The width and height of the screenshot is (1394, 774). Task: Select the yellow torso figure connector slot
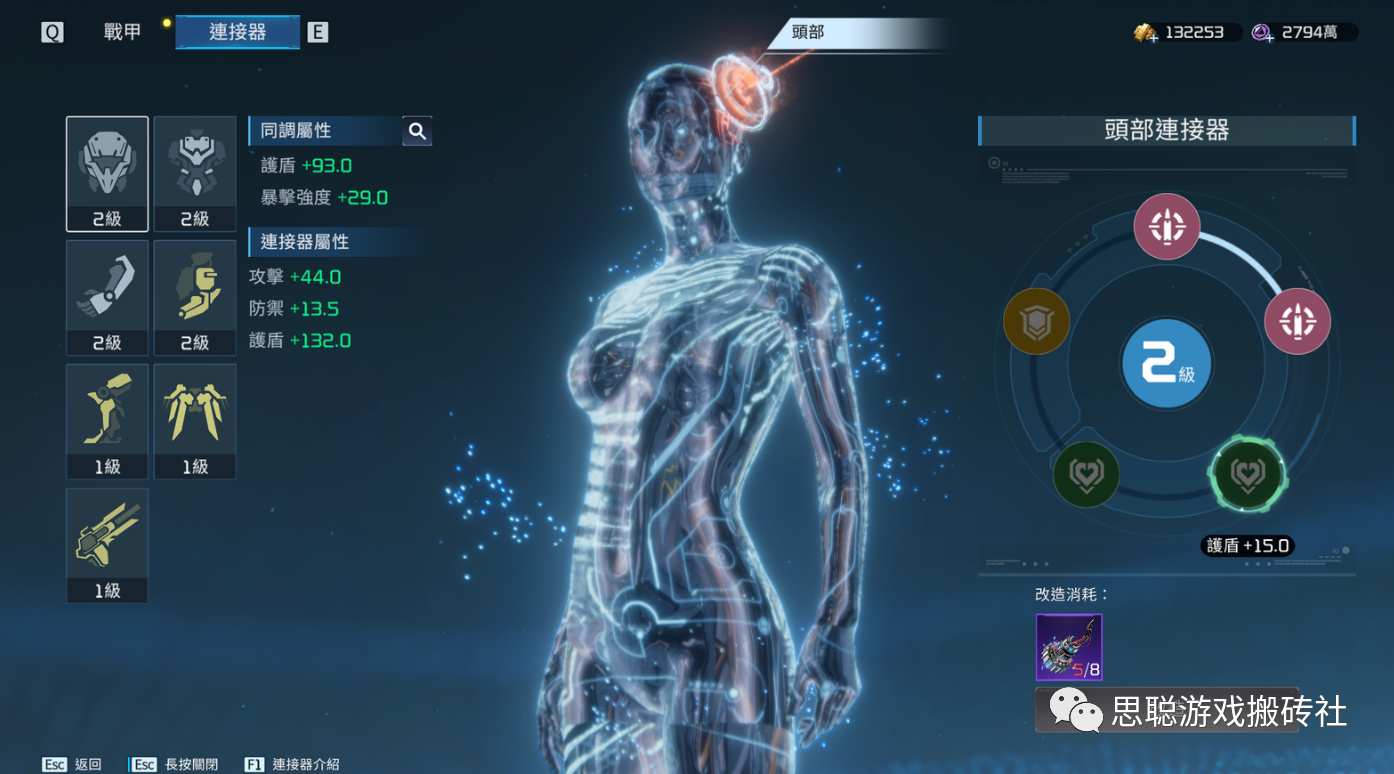coord(195,297)
